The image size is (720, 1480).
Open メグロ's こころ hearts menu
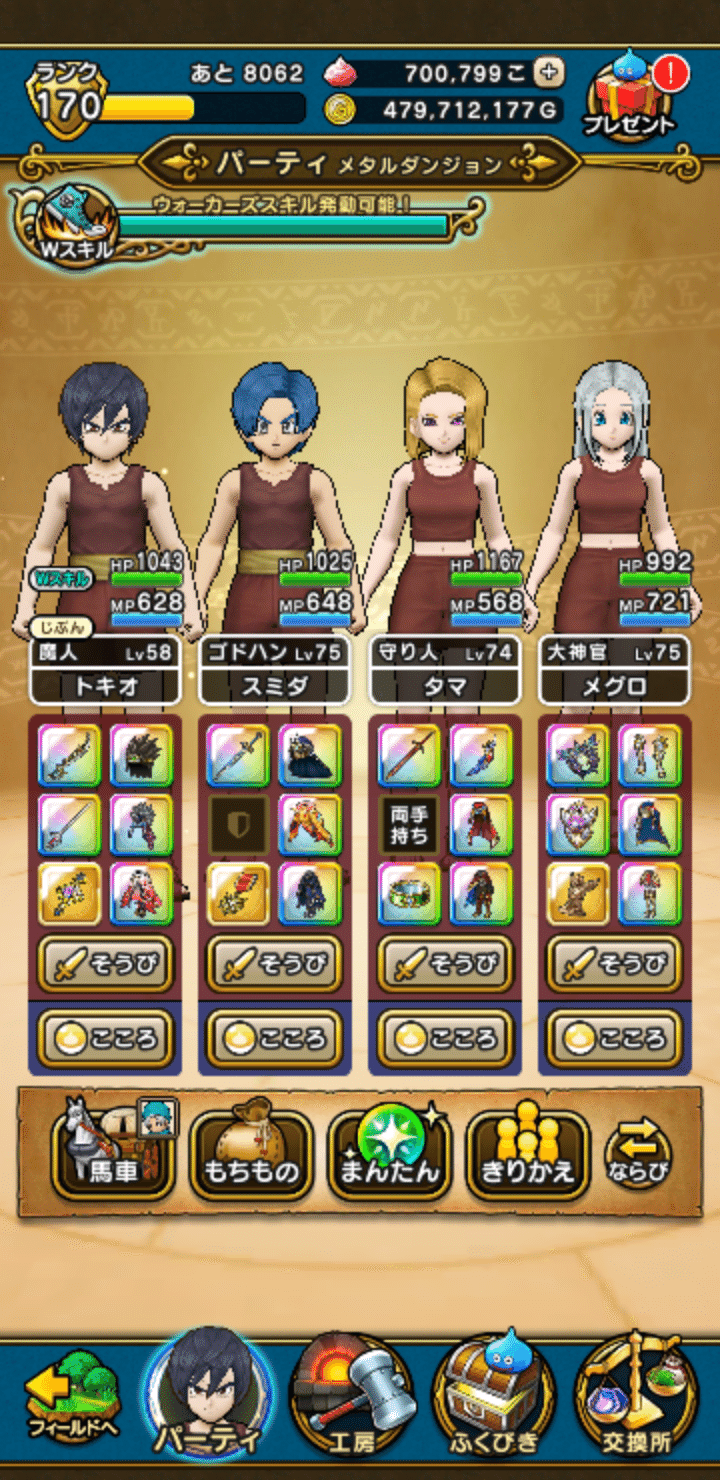click(x=614, y=1038)
